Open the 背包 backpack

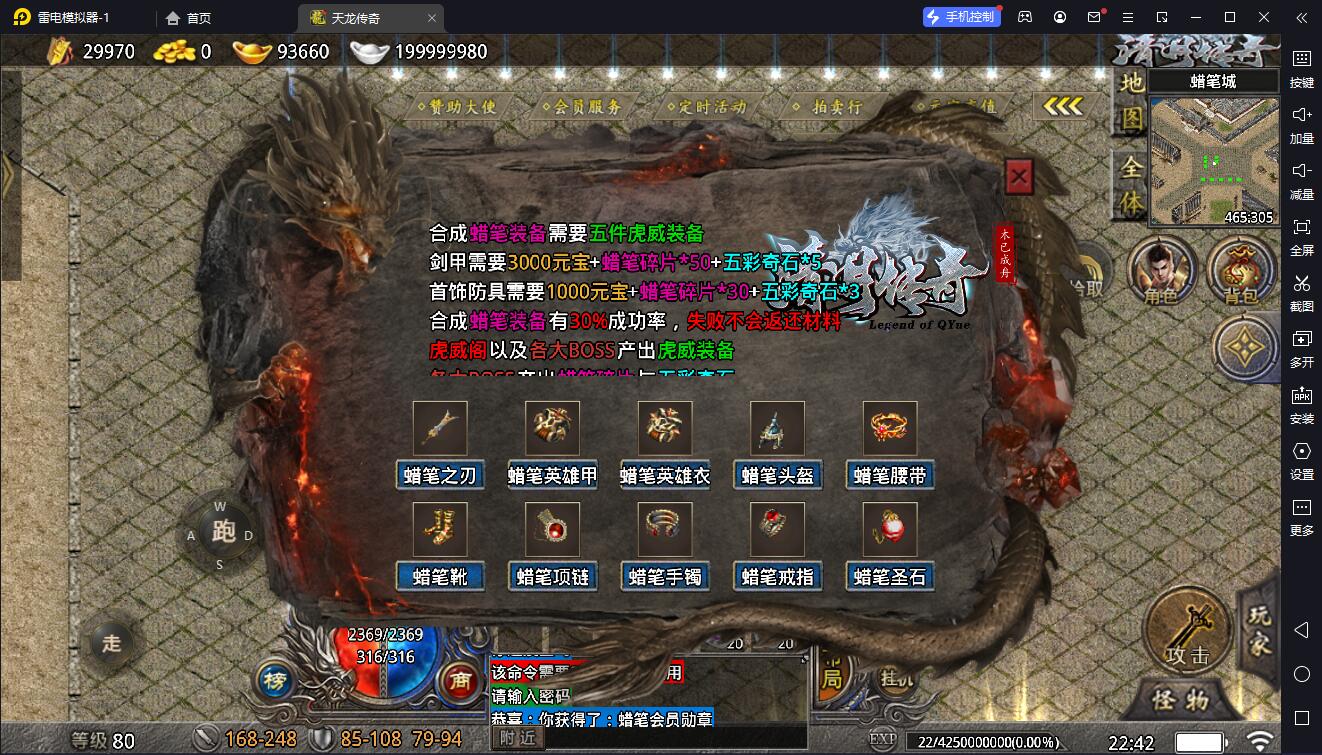pos(1240,272)
